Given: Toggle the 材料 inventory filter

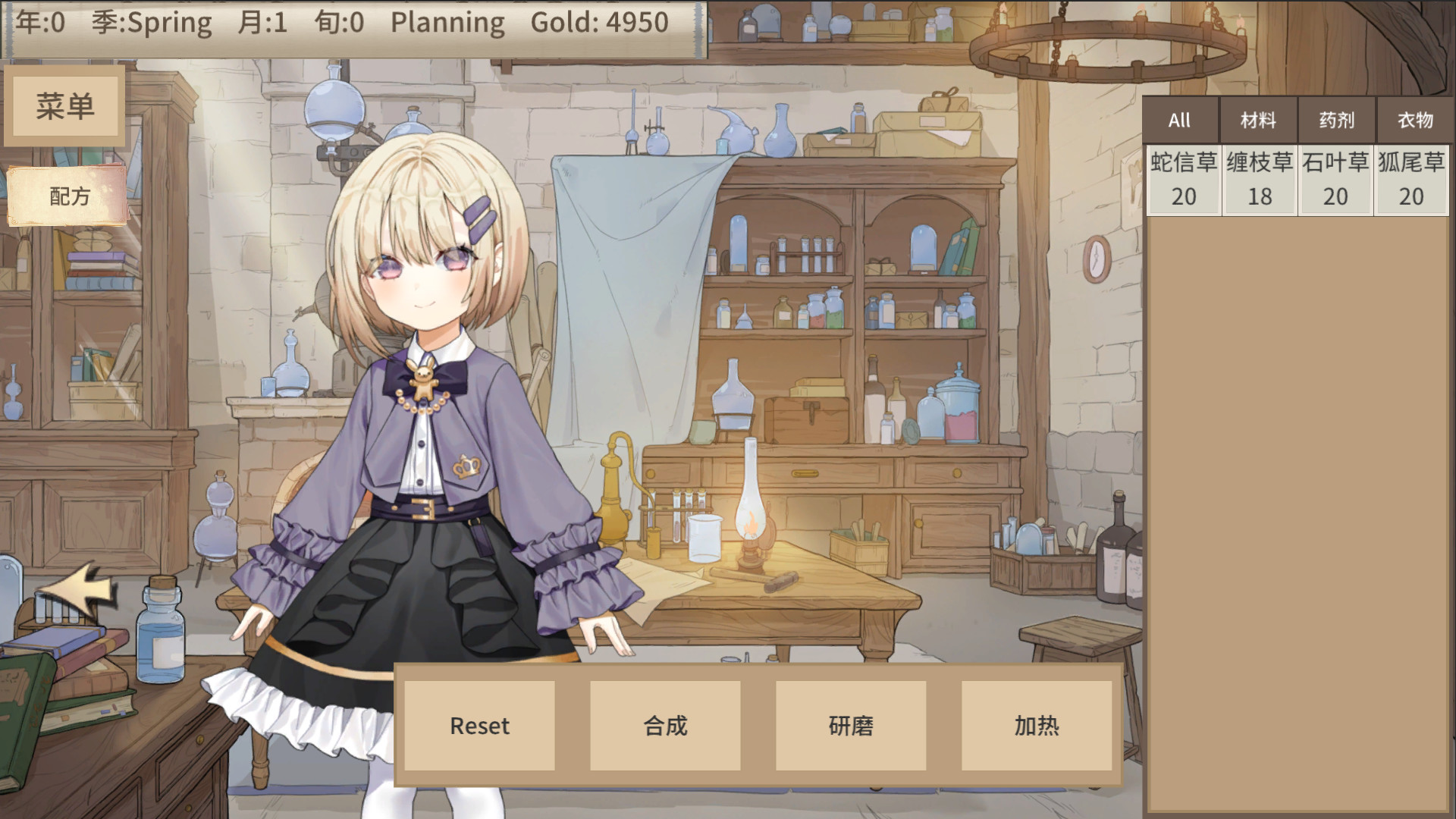Looking at the screenshot, I should [1259, 120].
